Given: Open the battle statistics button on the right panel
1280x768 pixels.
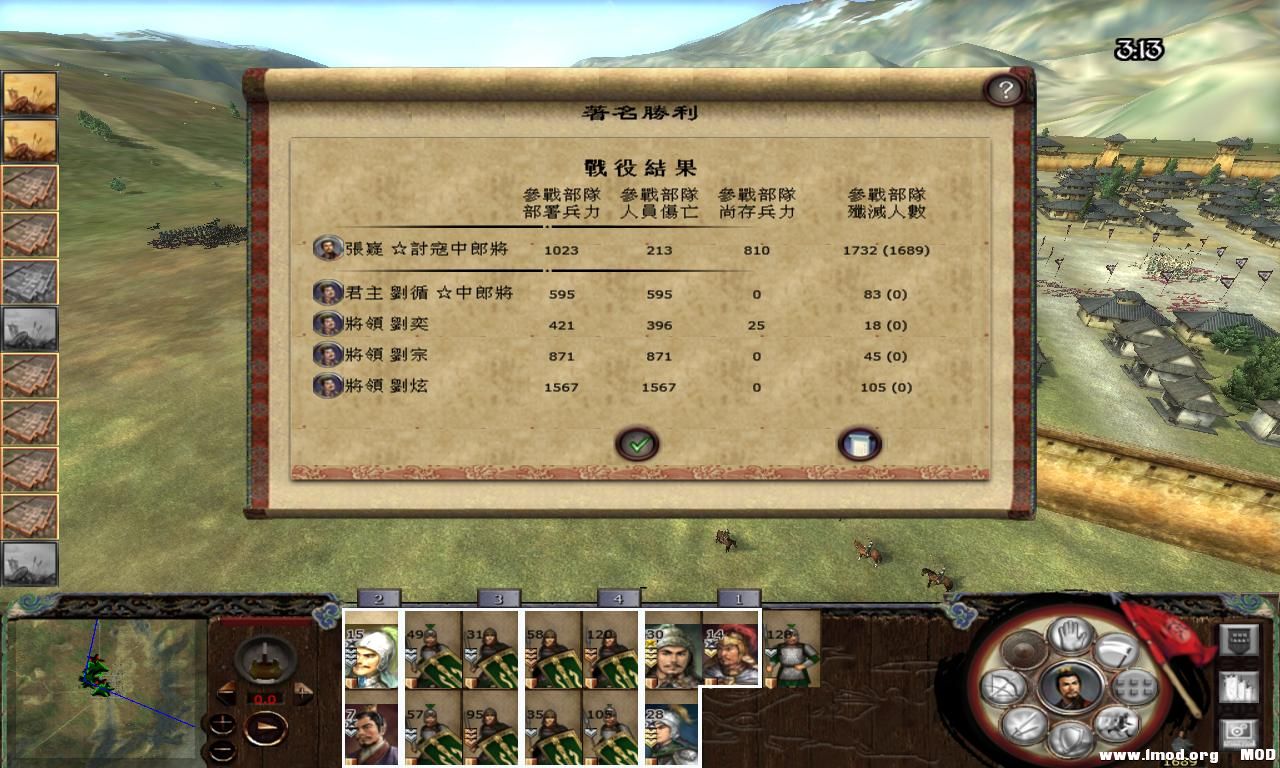Looking at the screenshot, I should point(1239,689).
